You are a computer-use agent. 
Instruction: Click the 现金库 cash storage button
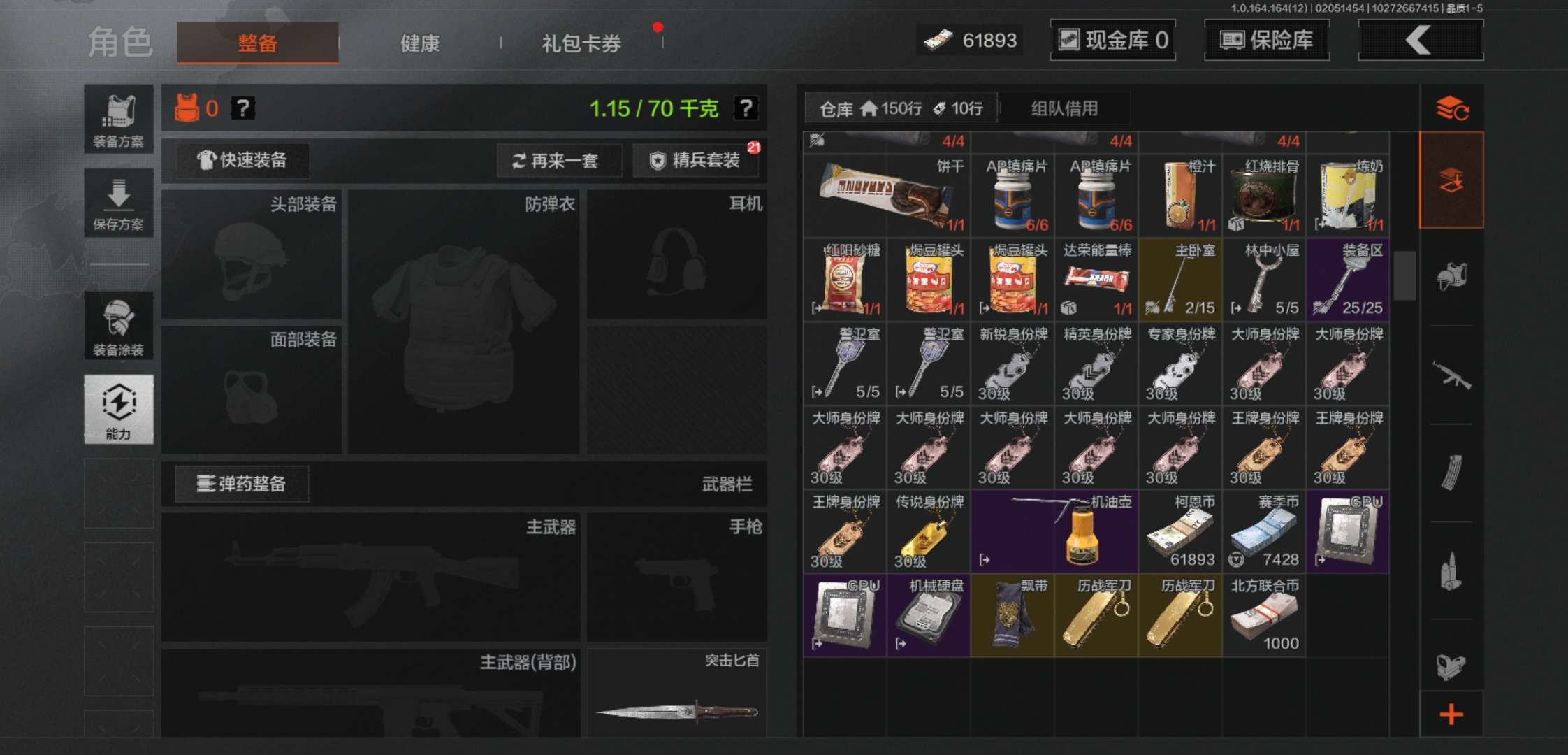[1112, 40]
